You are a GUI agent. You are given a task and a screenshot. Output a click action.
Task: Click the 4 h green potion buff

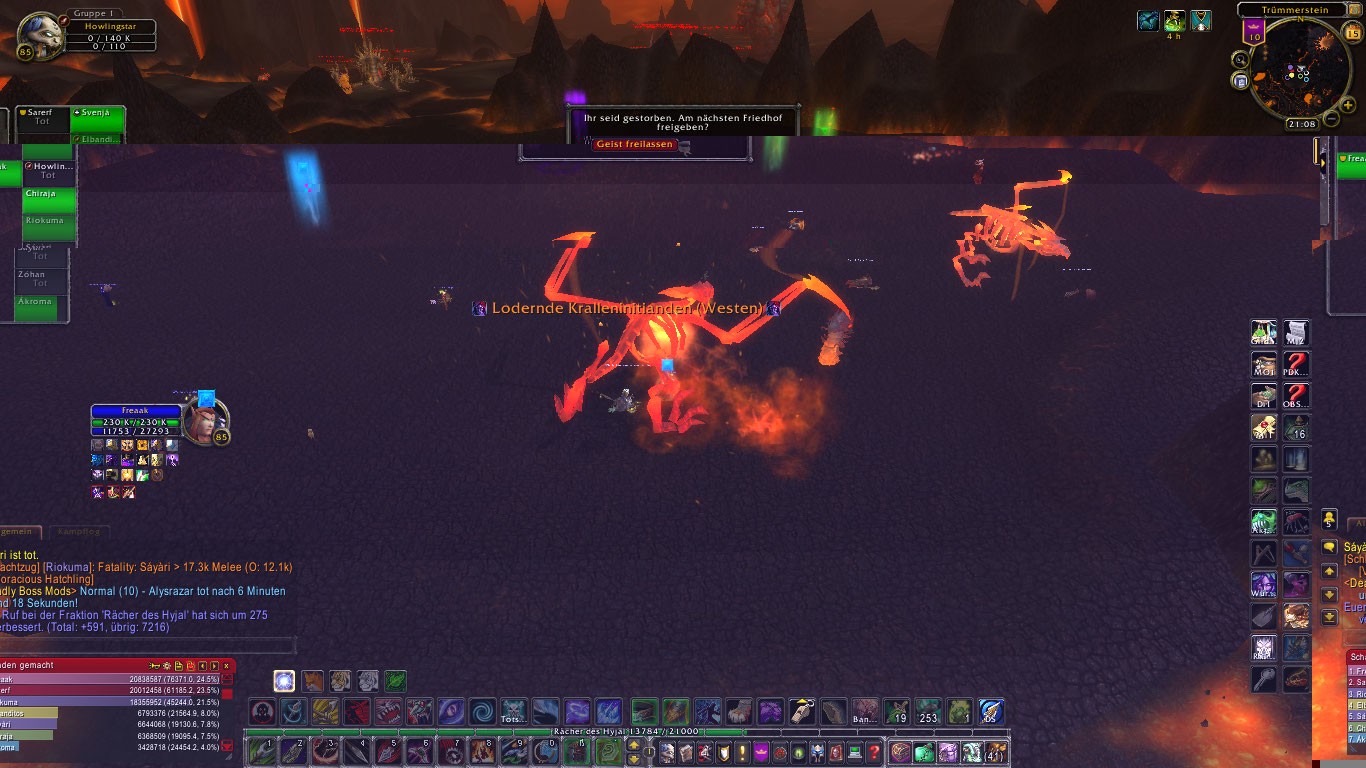coord(1175,21)
